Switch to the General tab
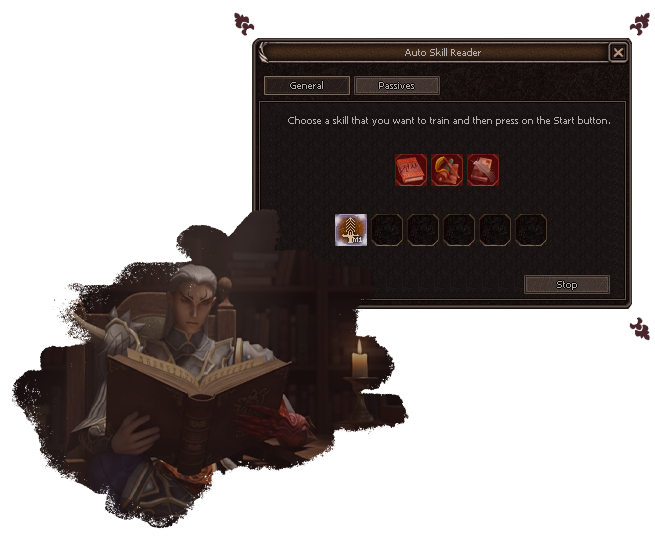This screenshot has height=549, width=655. pyautogui.click(x=306, y=86)
